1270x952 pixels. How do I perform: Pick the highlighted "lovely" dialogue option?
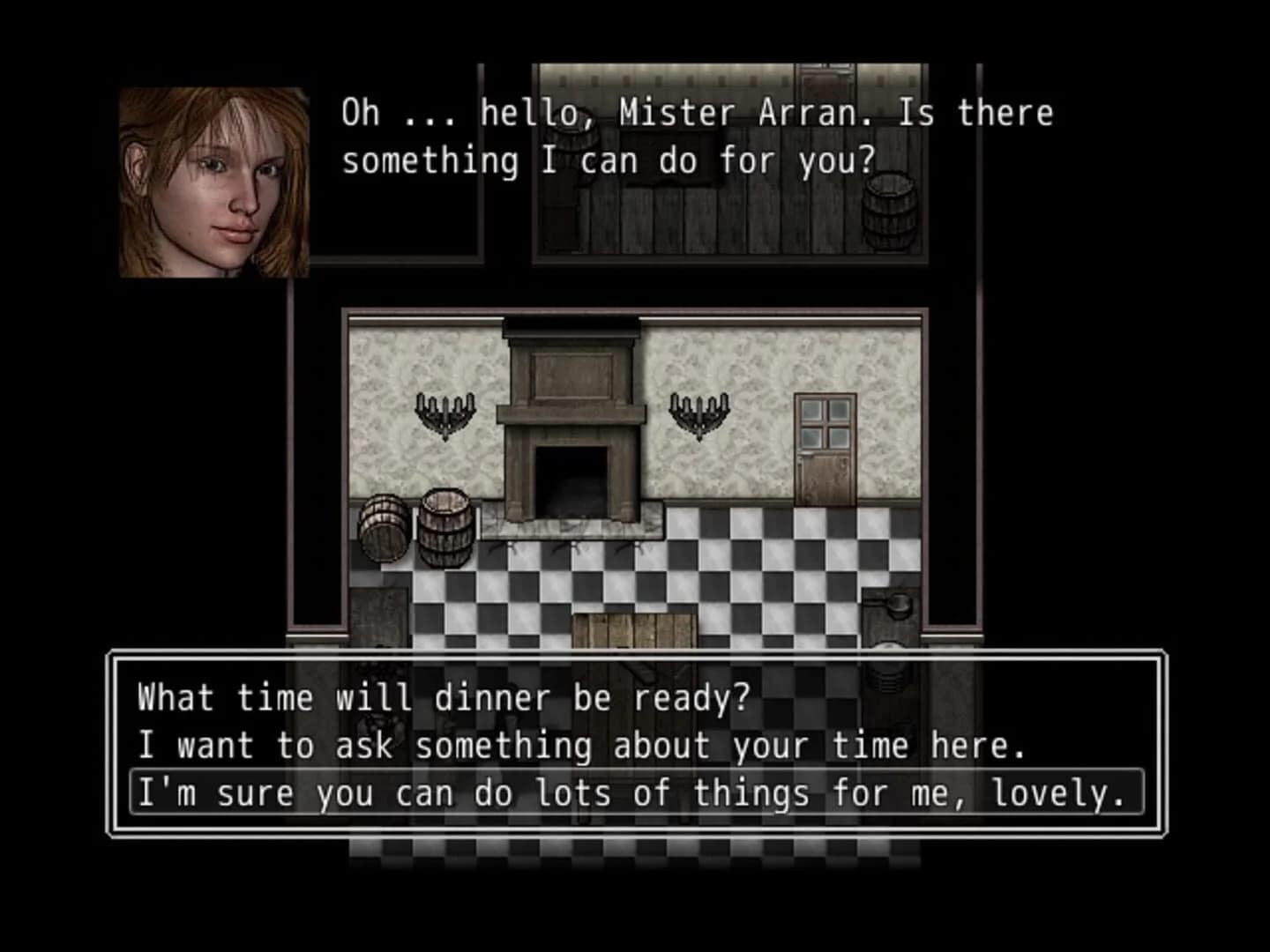631,792
